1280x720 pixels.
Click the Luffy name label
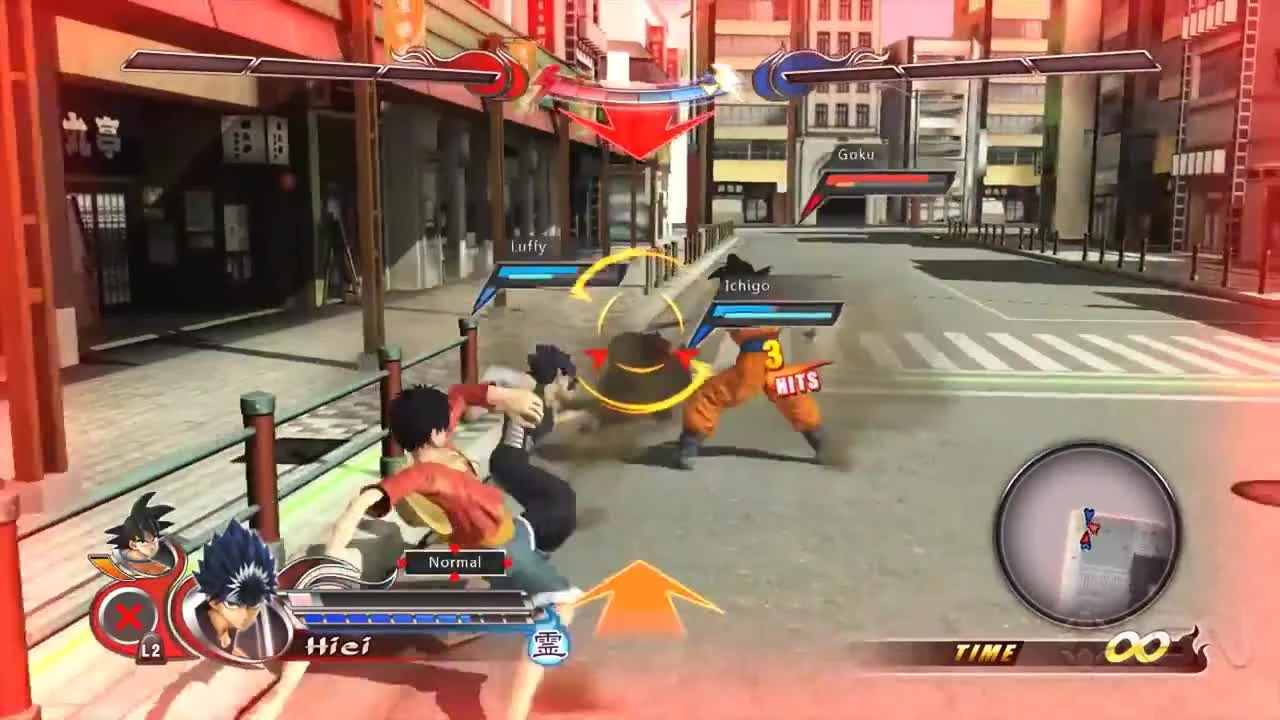pyautogui.click(x=530, y=245)
